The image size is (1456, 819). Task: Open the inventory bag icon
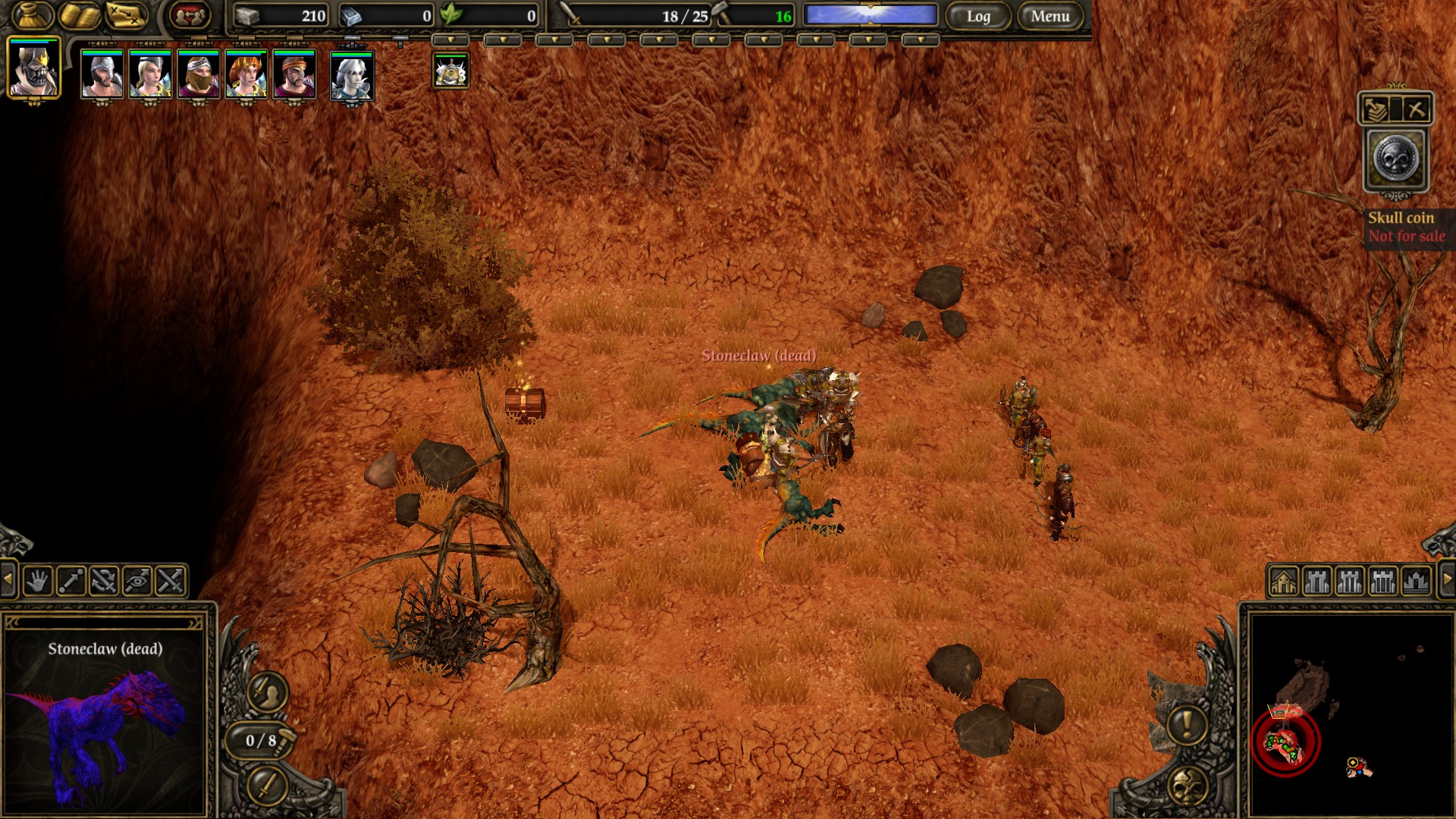pyautogui.click(x=33, y=15)
